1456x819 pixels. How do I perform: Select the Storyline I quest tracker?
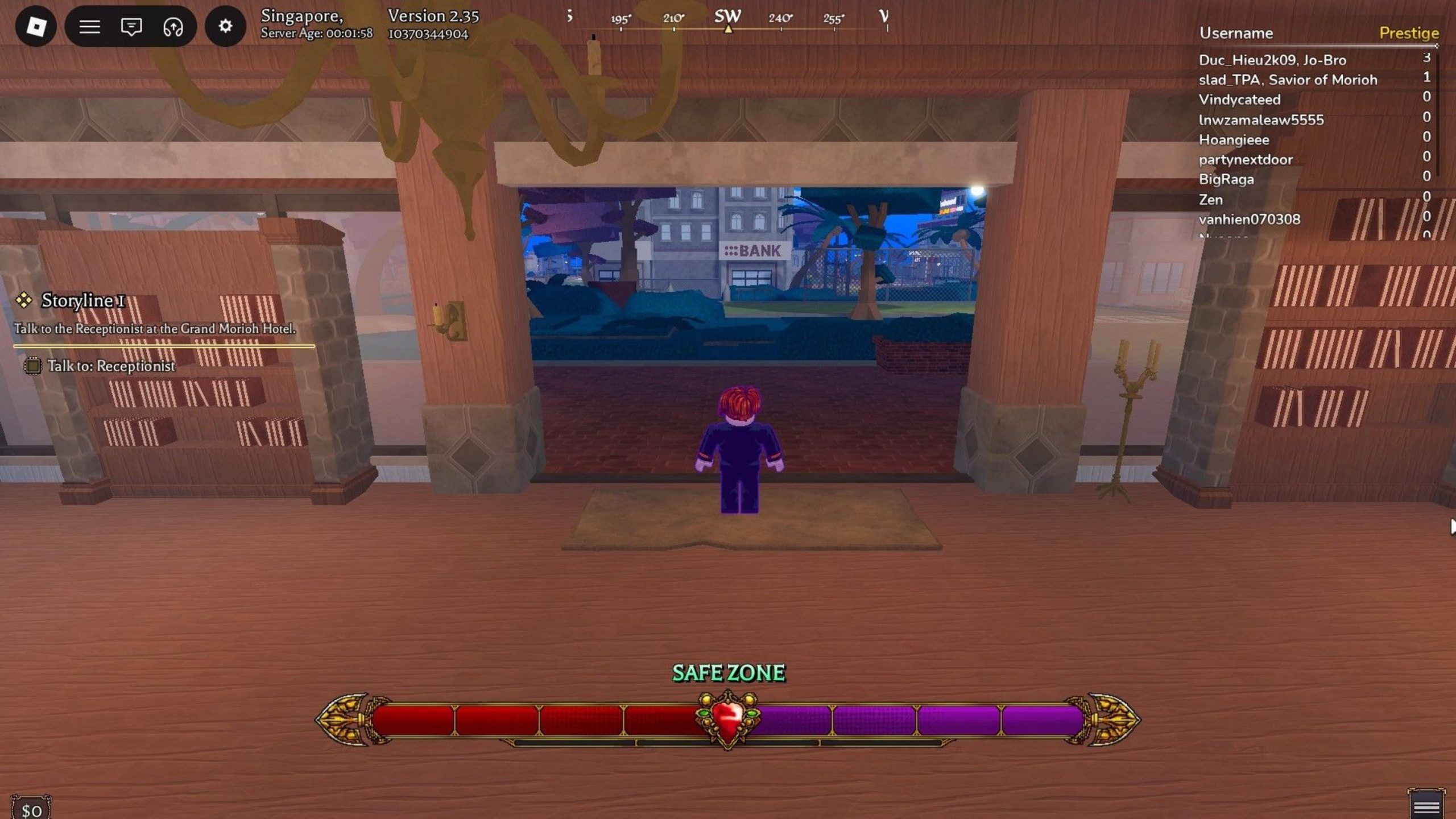tap(83, 300)
